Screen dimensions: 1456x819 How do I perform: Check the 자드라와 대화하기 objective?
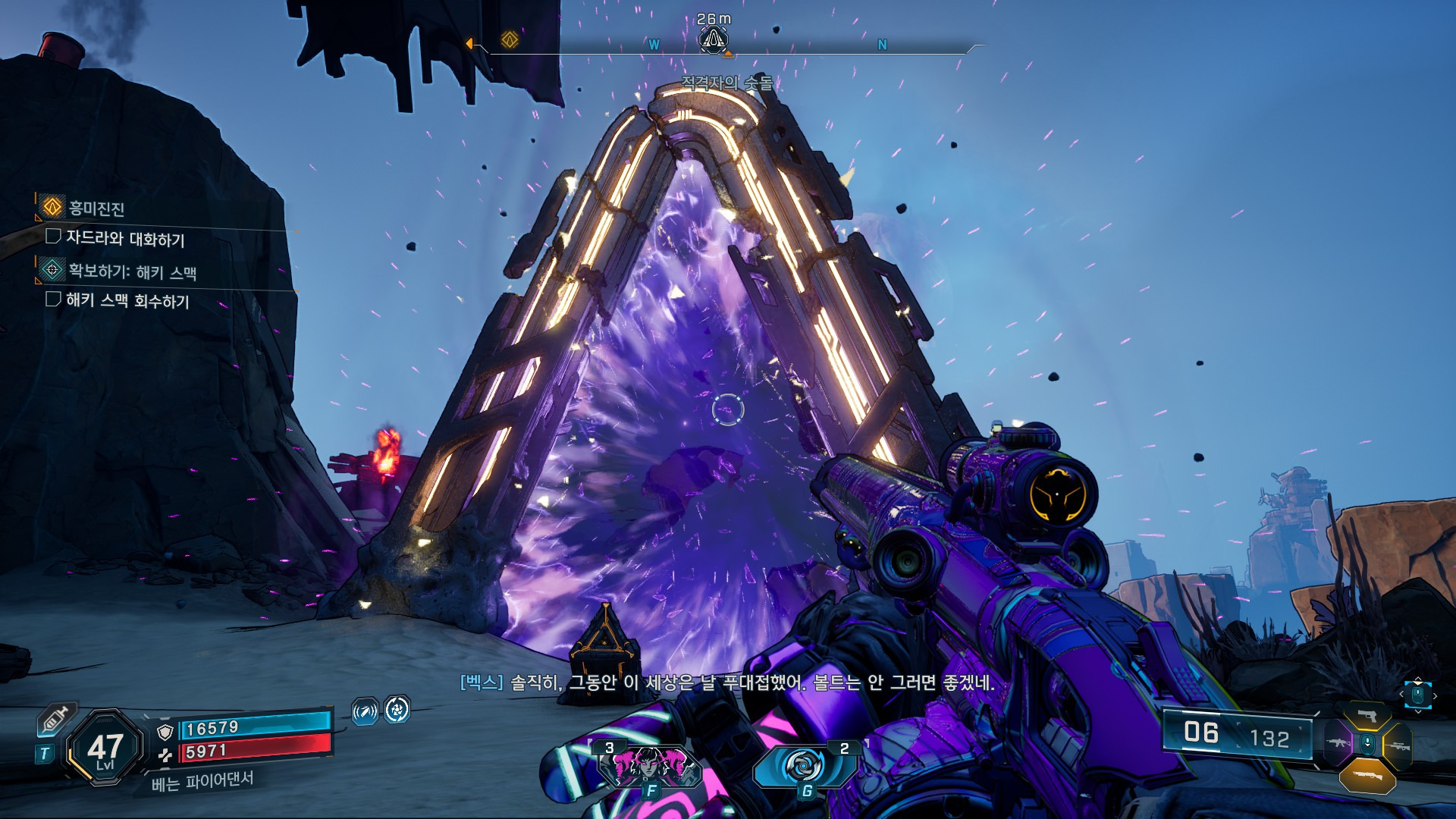coord(125,238)
